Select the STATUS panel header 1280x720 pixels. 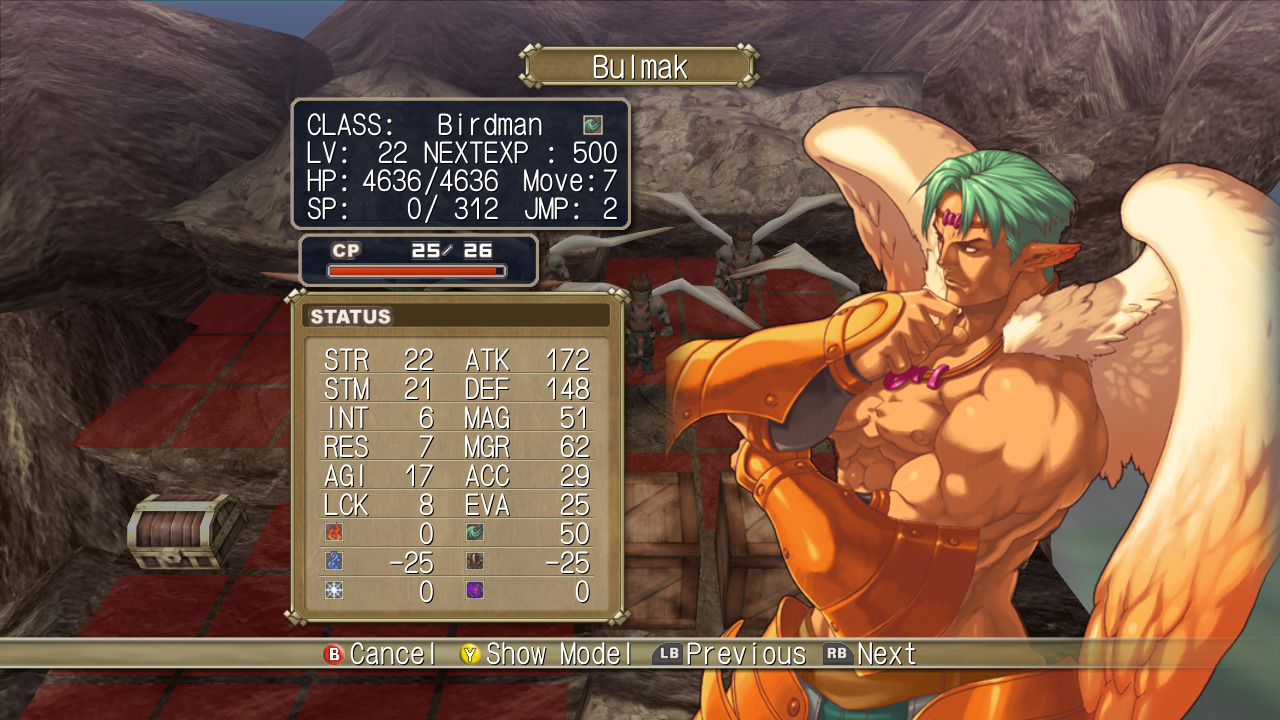pyautogui.click(x=352, y=316)
